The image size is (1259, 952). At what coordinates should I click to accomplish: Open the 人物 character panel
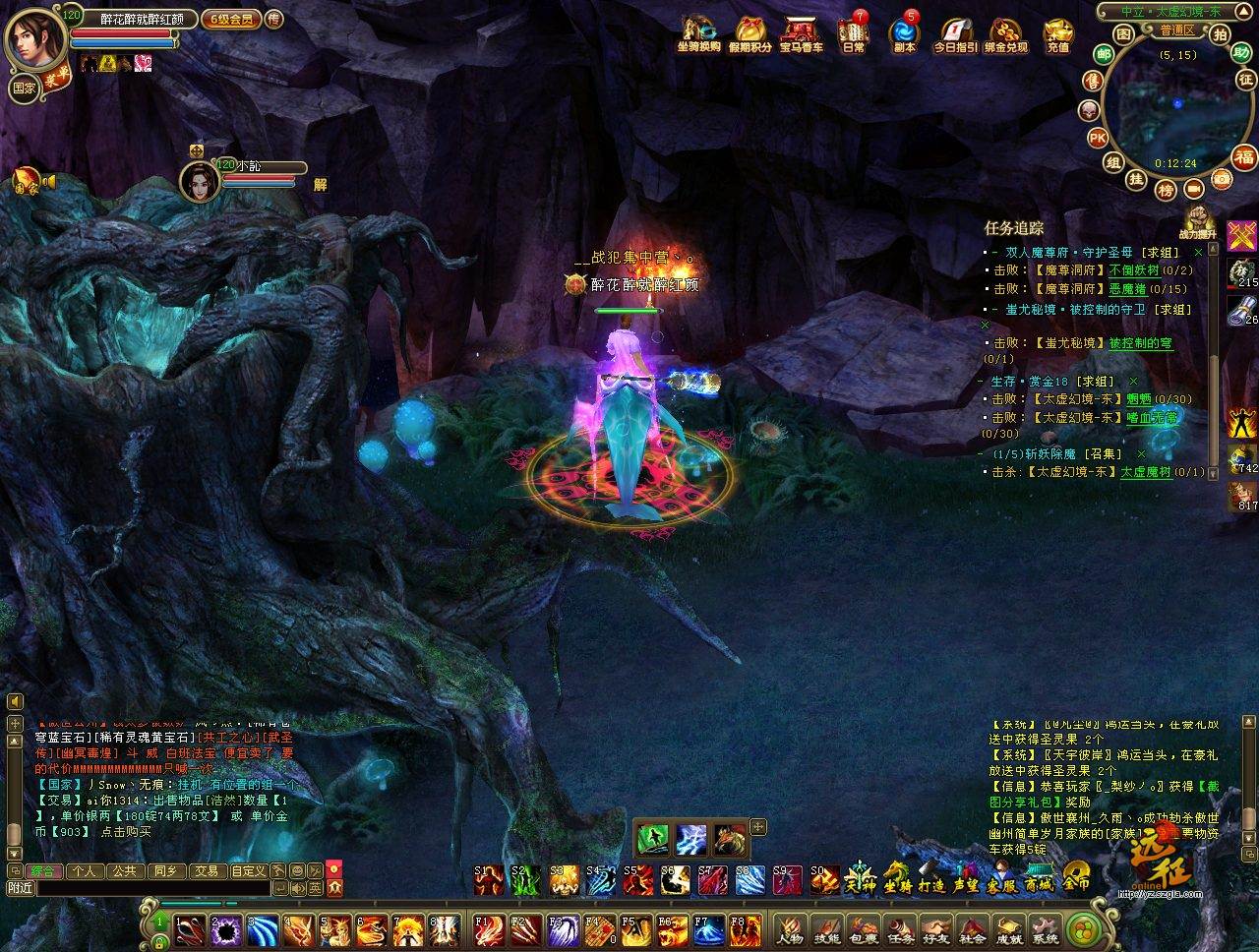792,927
